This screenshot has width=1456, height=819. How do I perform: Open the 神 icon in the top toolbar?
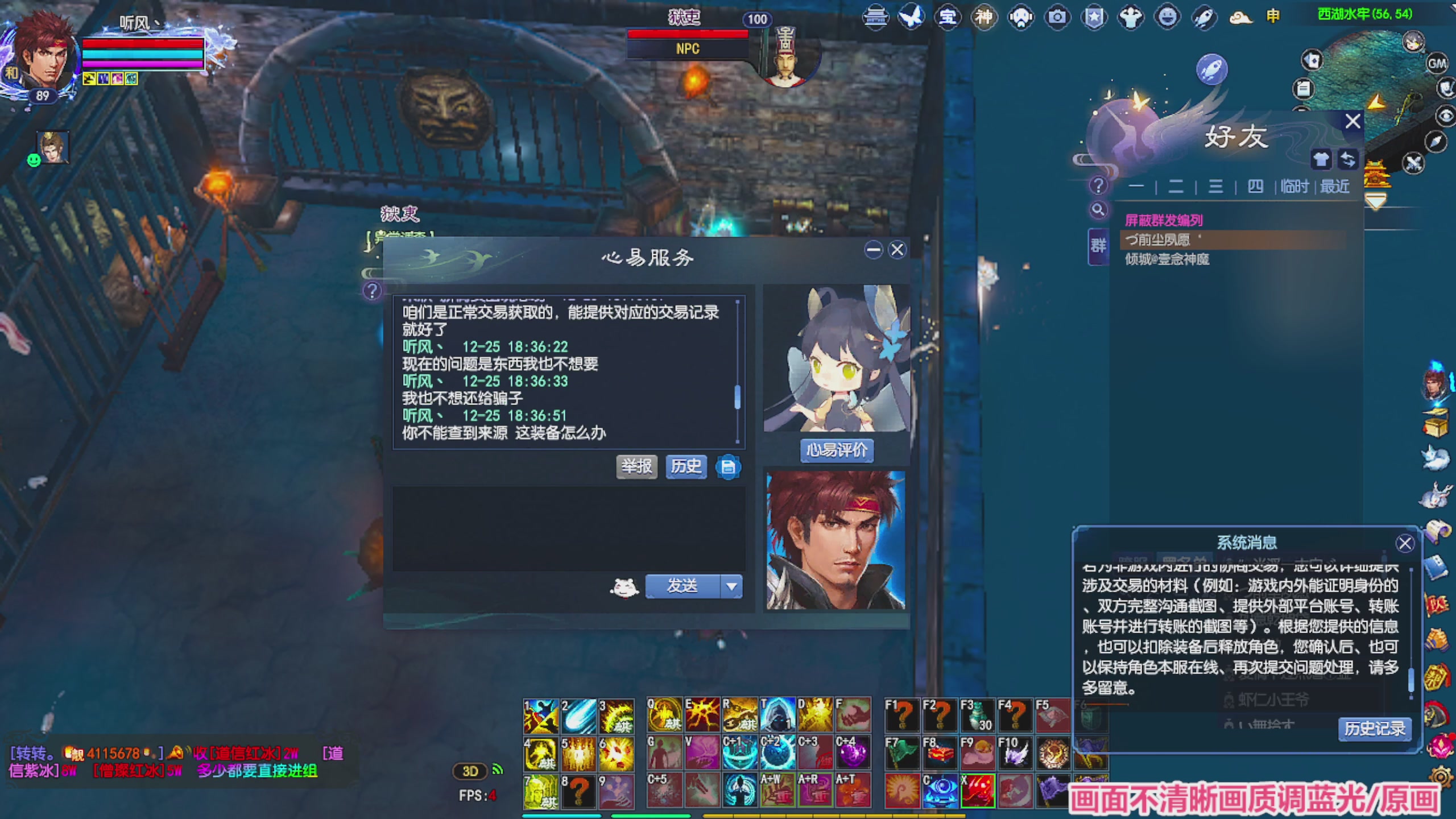(x=985, y=17)
